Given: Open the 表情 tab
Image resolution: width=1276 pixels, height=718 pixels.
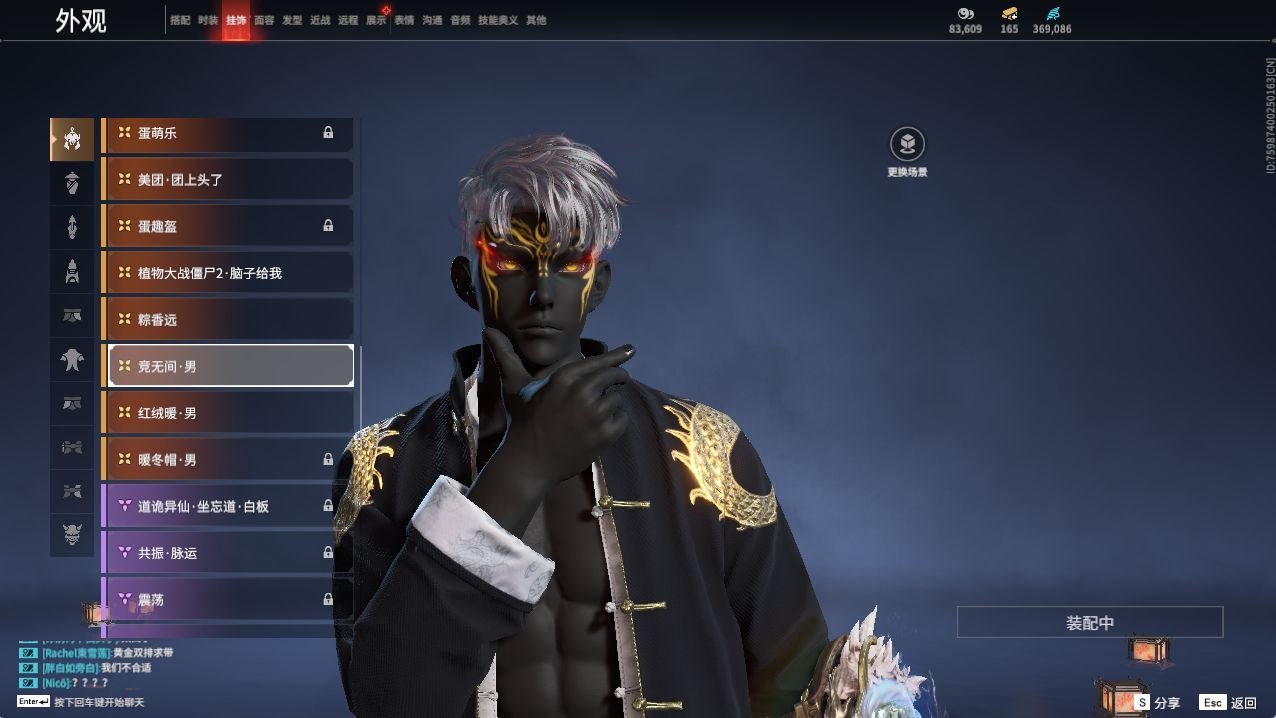Looking at the screenshot, I should click(404, 20).
